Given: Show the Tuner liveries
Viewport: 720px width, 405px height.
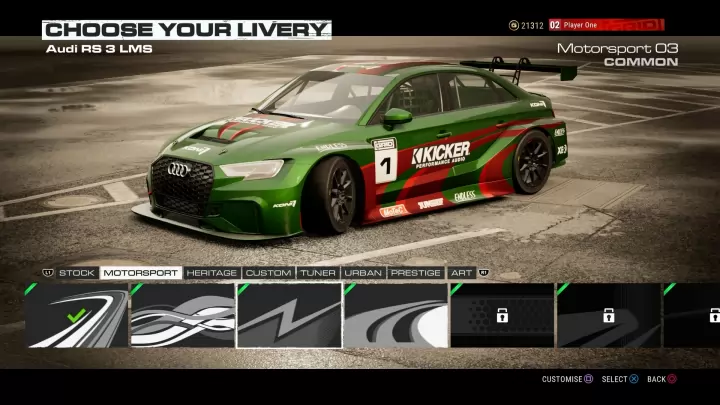Looking at the screenshot, I should 318,272.
